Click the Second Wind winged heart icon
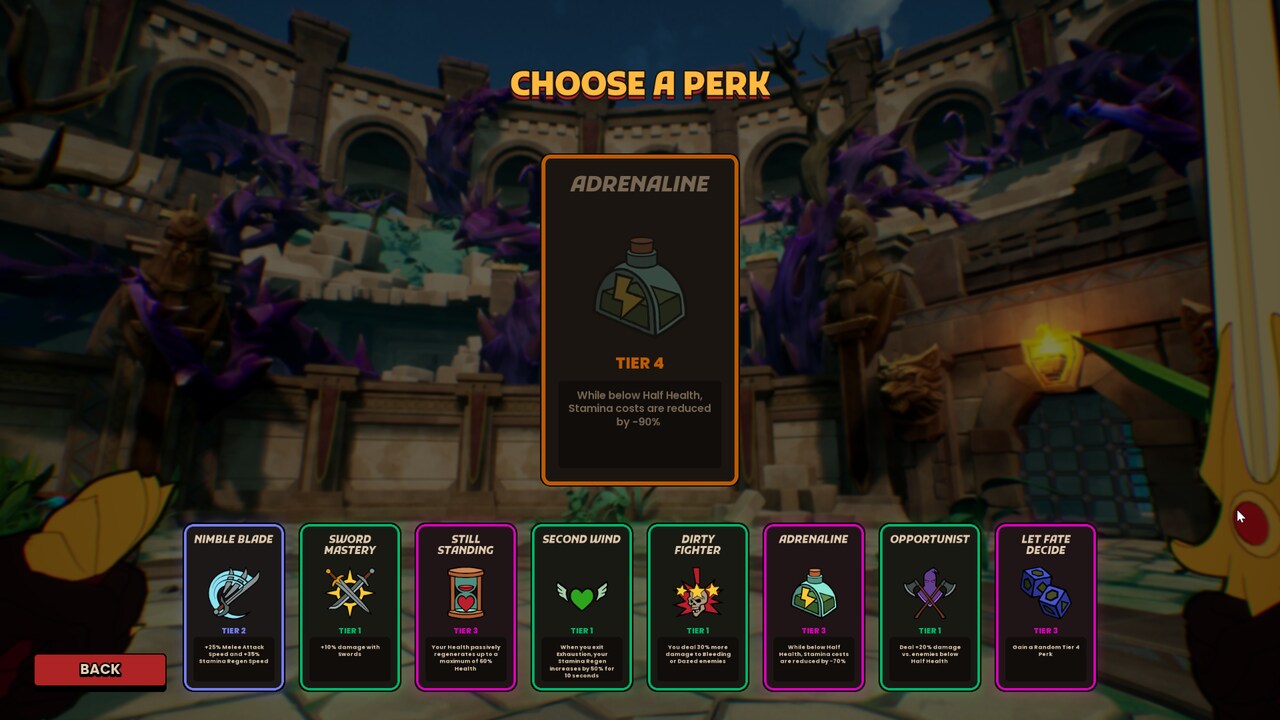The width and height of the screenshot is (1280, 720). pos(583,592)
